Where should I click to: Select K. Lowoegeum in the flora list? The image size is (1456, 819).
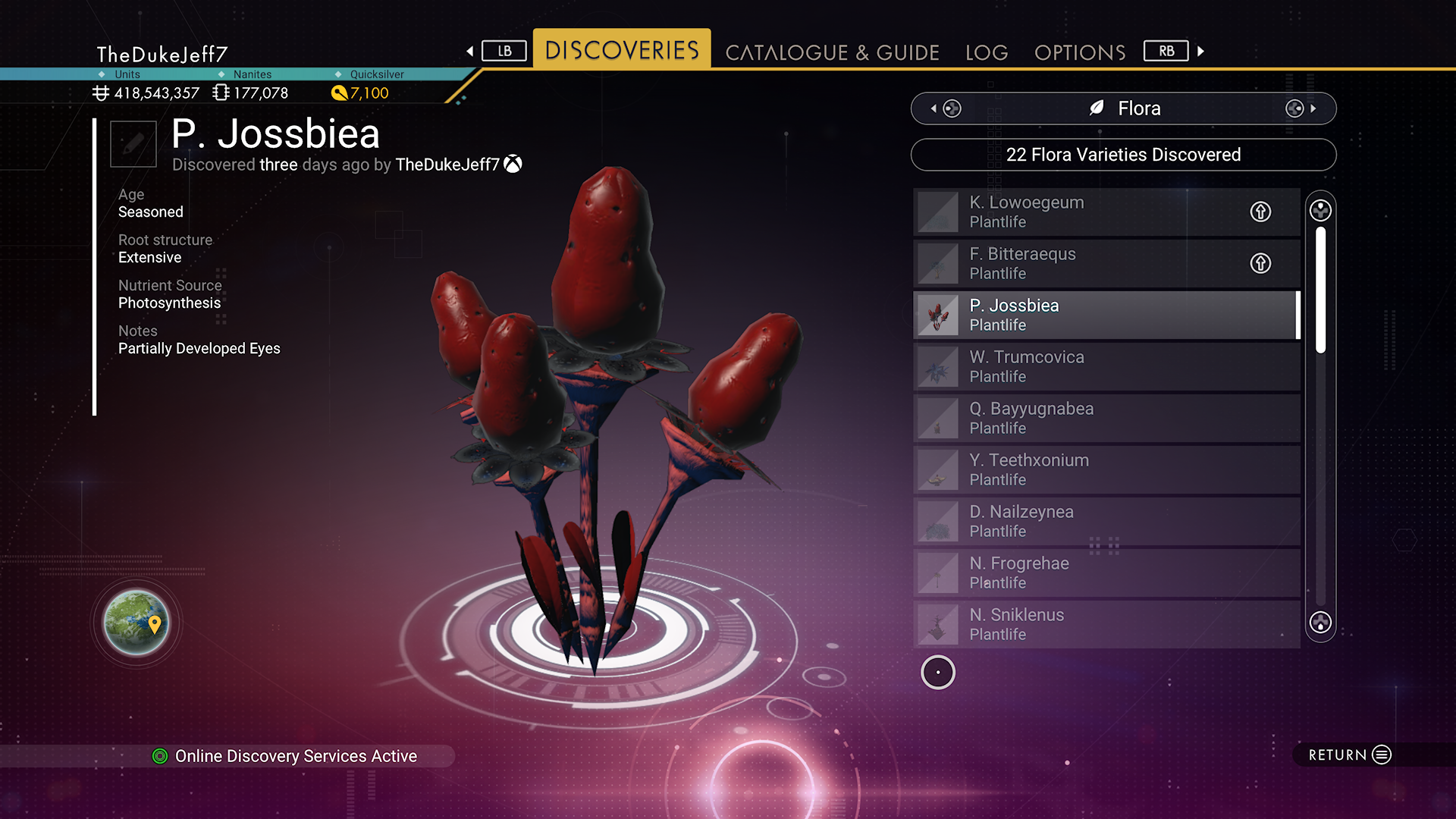1077,212
